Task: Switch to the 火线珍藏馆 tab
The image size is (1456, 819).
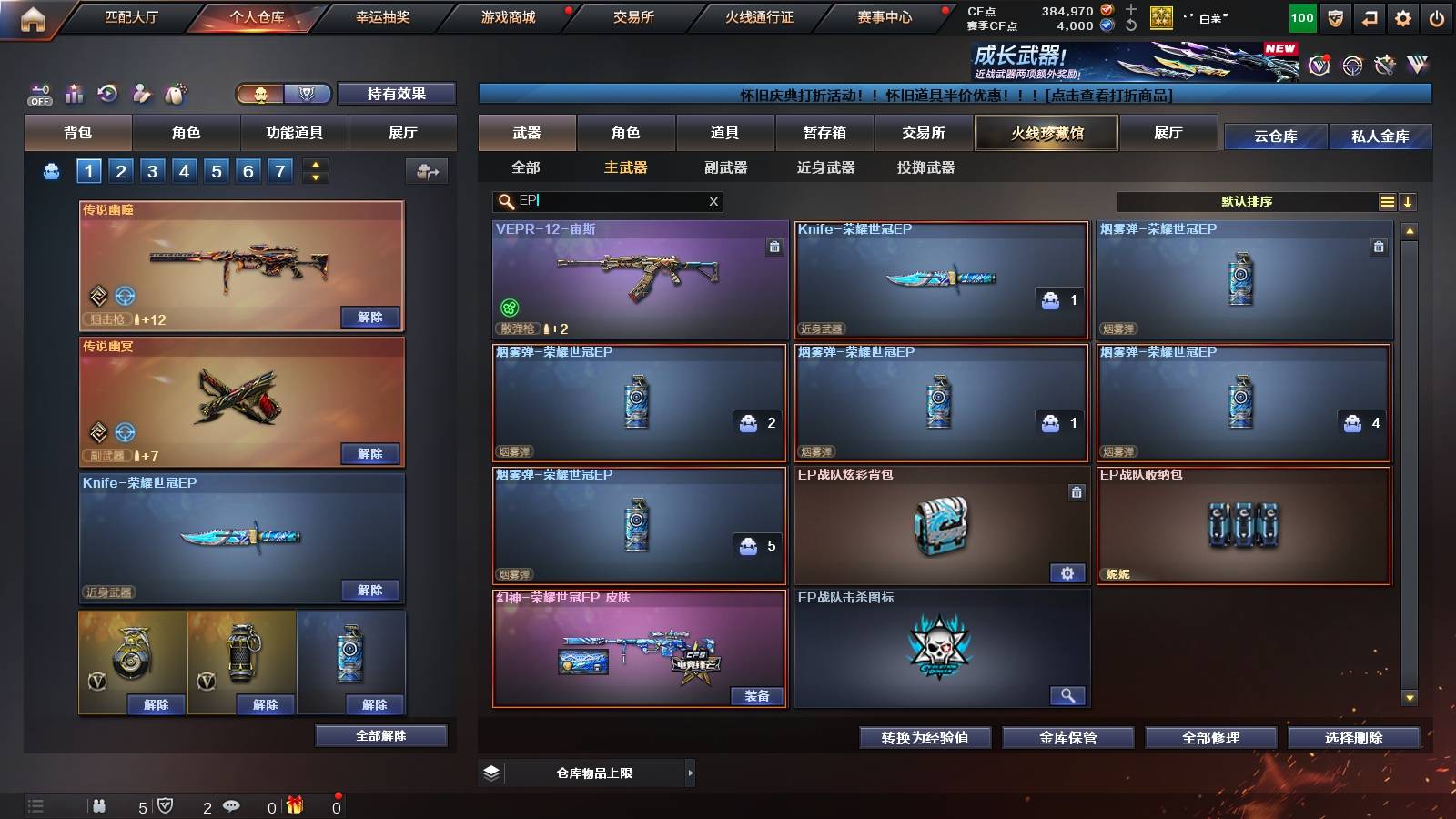Action: click(x=1046, y=133)
